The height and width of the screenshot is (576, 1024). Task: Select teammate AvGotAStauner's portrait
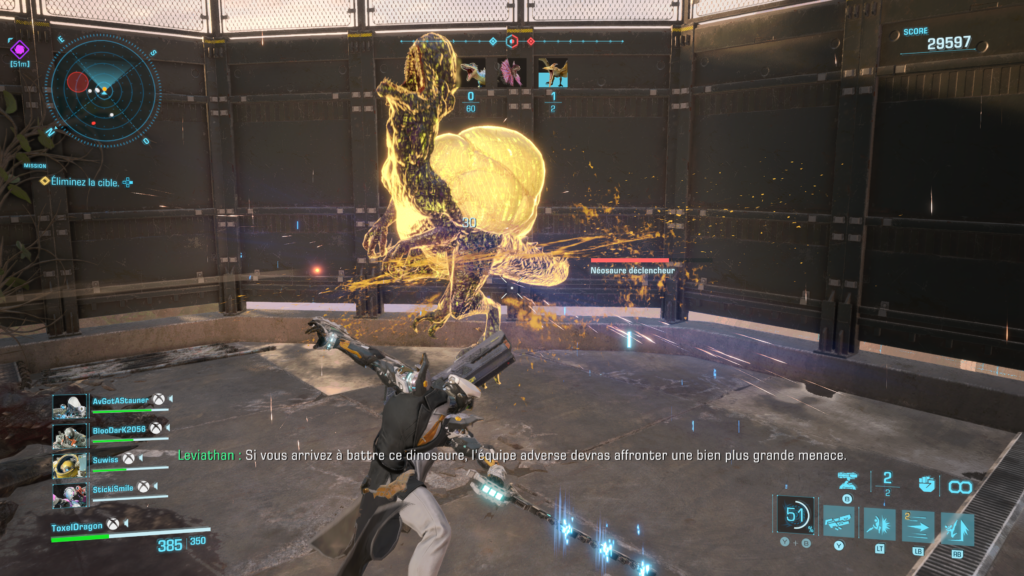68,406
